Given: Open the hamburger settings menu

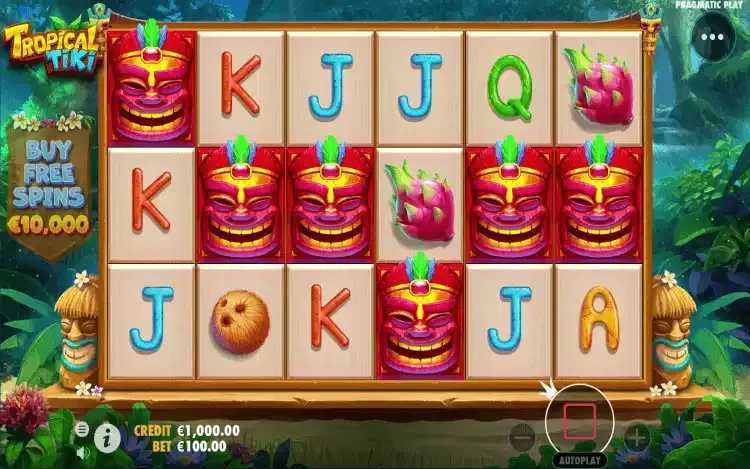Looking at the screenshot, I should 82,428.
